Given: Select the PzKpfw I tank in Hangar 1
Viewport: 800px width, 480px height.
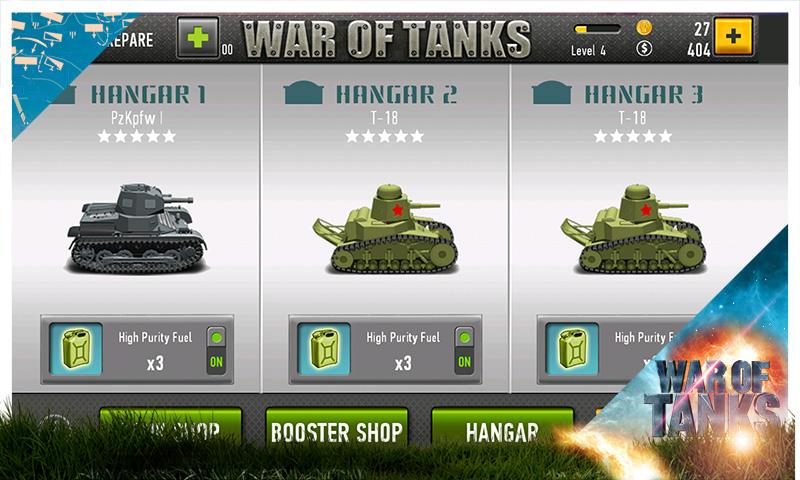Looking at the screenshot, I should (x=136, y=228).
